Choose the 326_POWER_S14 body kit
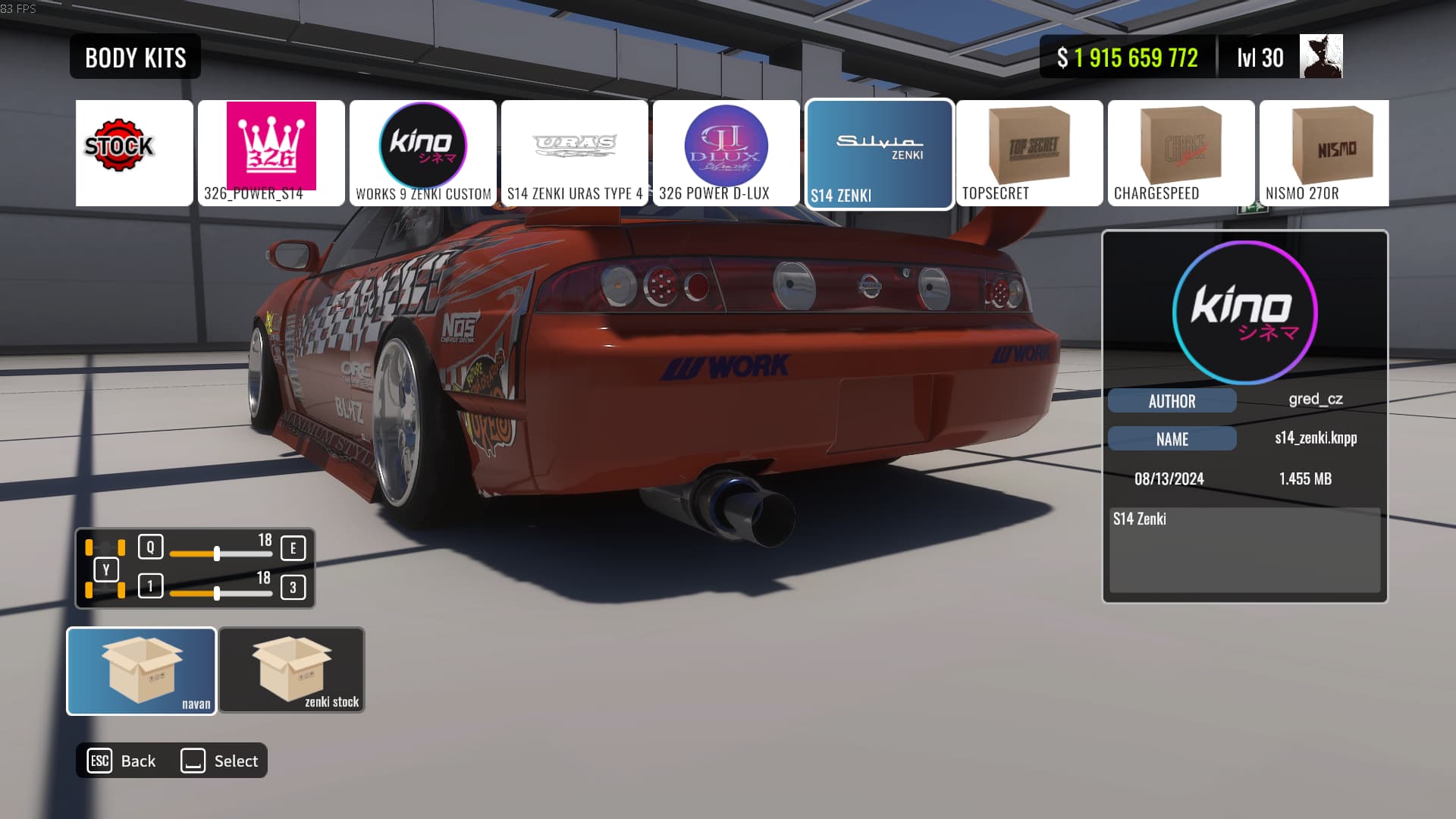This screenshot has height=819, width=1456. (x=271, y=152)
